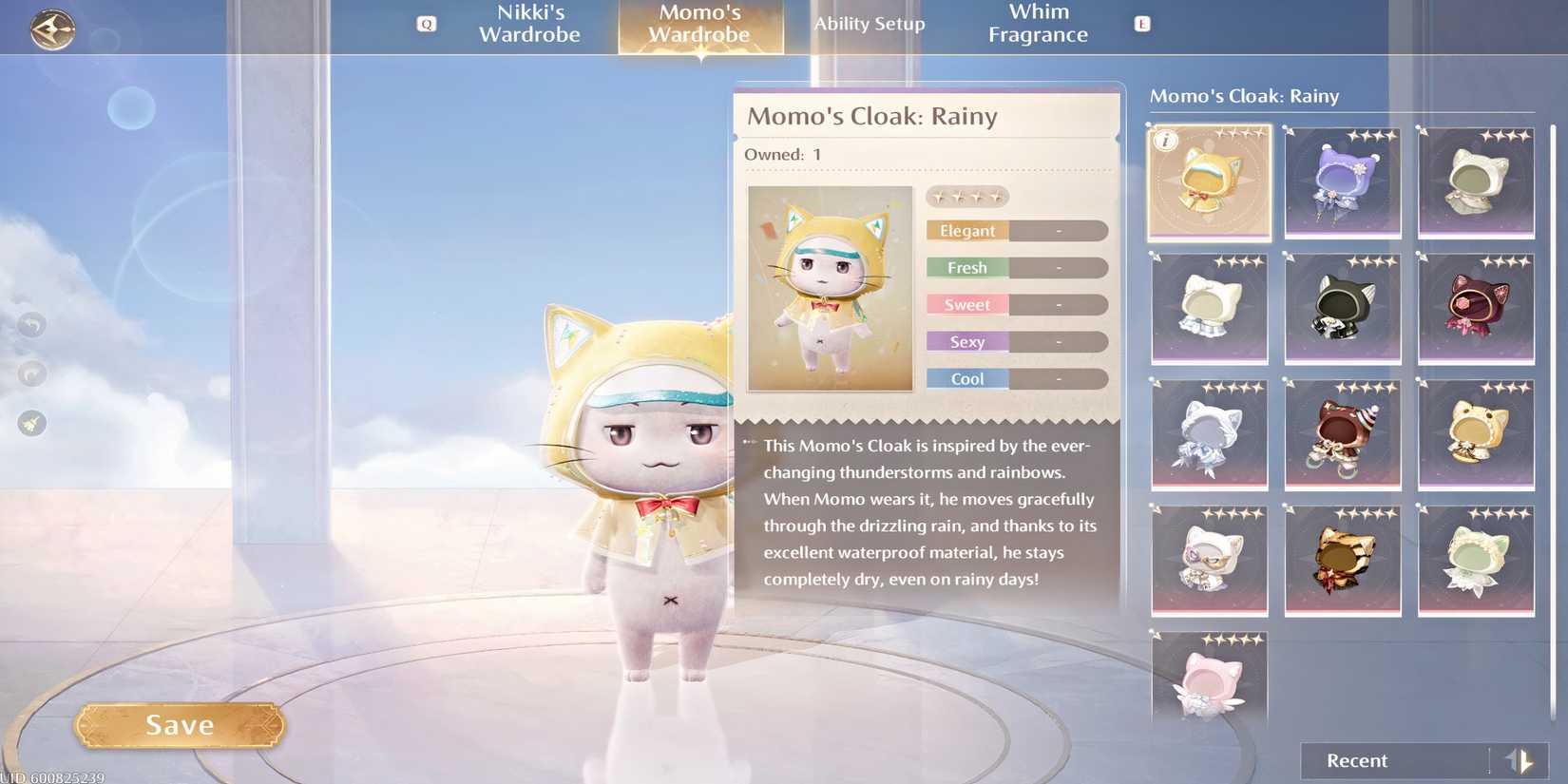Select the pink cloak at the bottom of the list
The width and height of the screenshot is (1568, 784).
click(x=1209, y=686)
